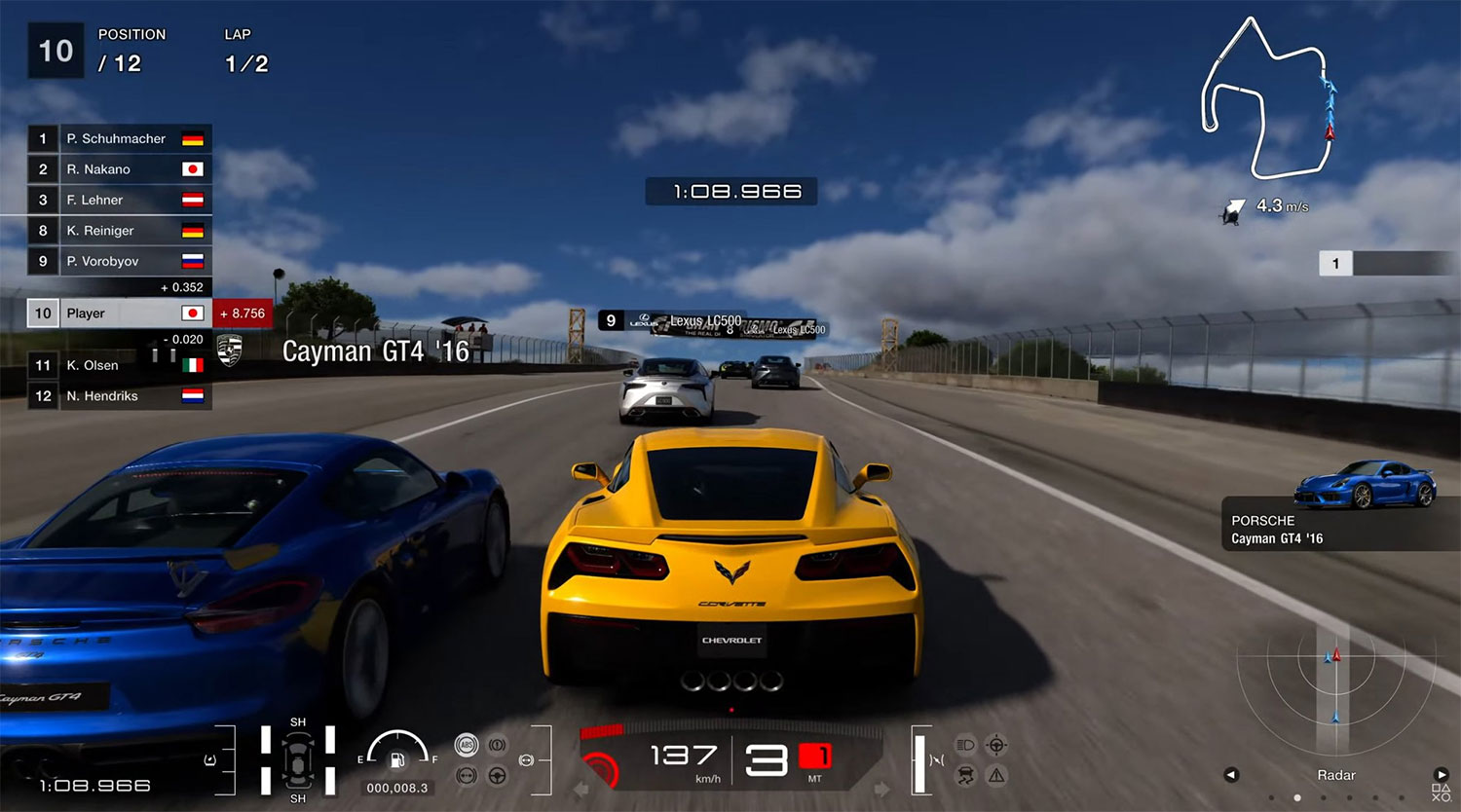Select the steering wheel assist icon
The height and width of the screenshot is (812, 1461).
(x=495, y=776)
